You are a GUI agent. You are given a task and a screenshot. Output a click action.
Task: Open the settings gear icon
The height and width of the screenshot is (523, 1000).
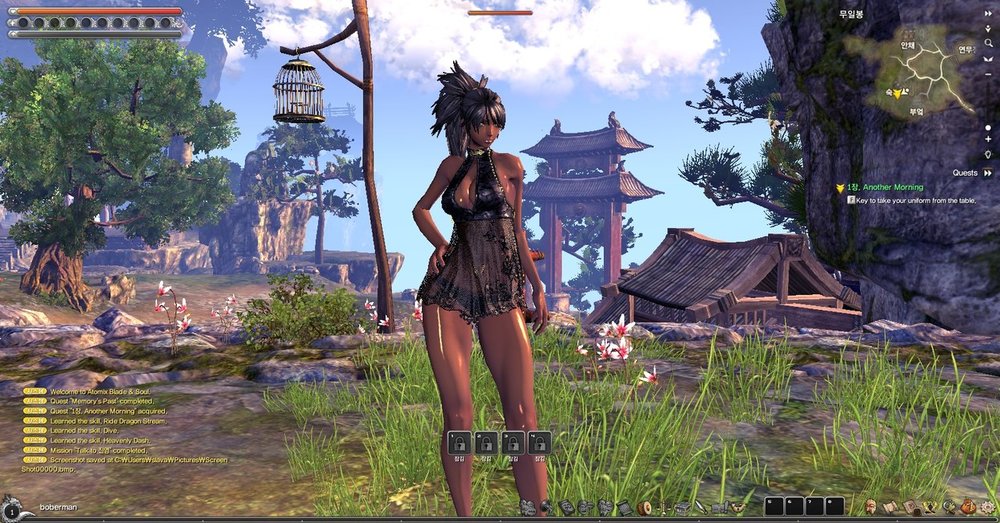click(x=983, y=507)
